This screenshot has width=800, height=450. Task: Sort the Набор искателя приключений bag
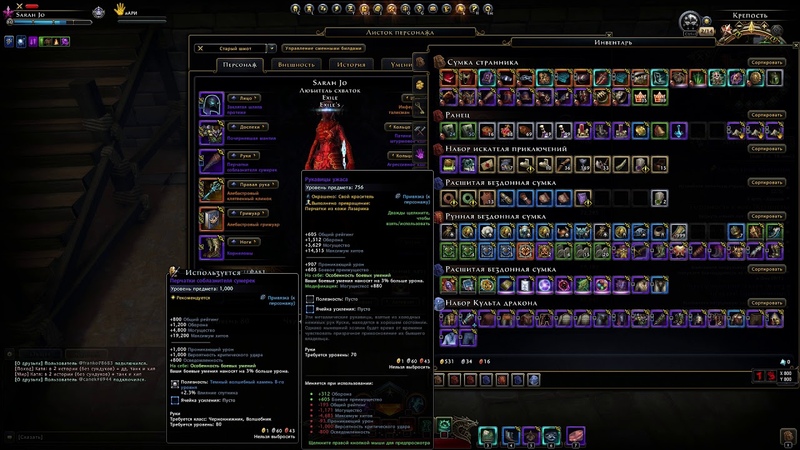[767, 149]
